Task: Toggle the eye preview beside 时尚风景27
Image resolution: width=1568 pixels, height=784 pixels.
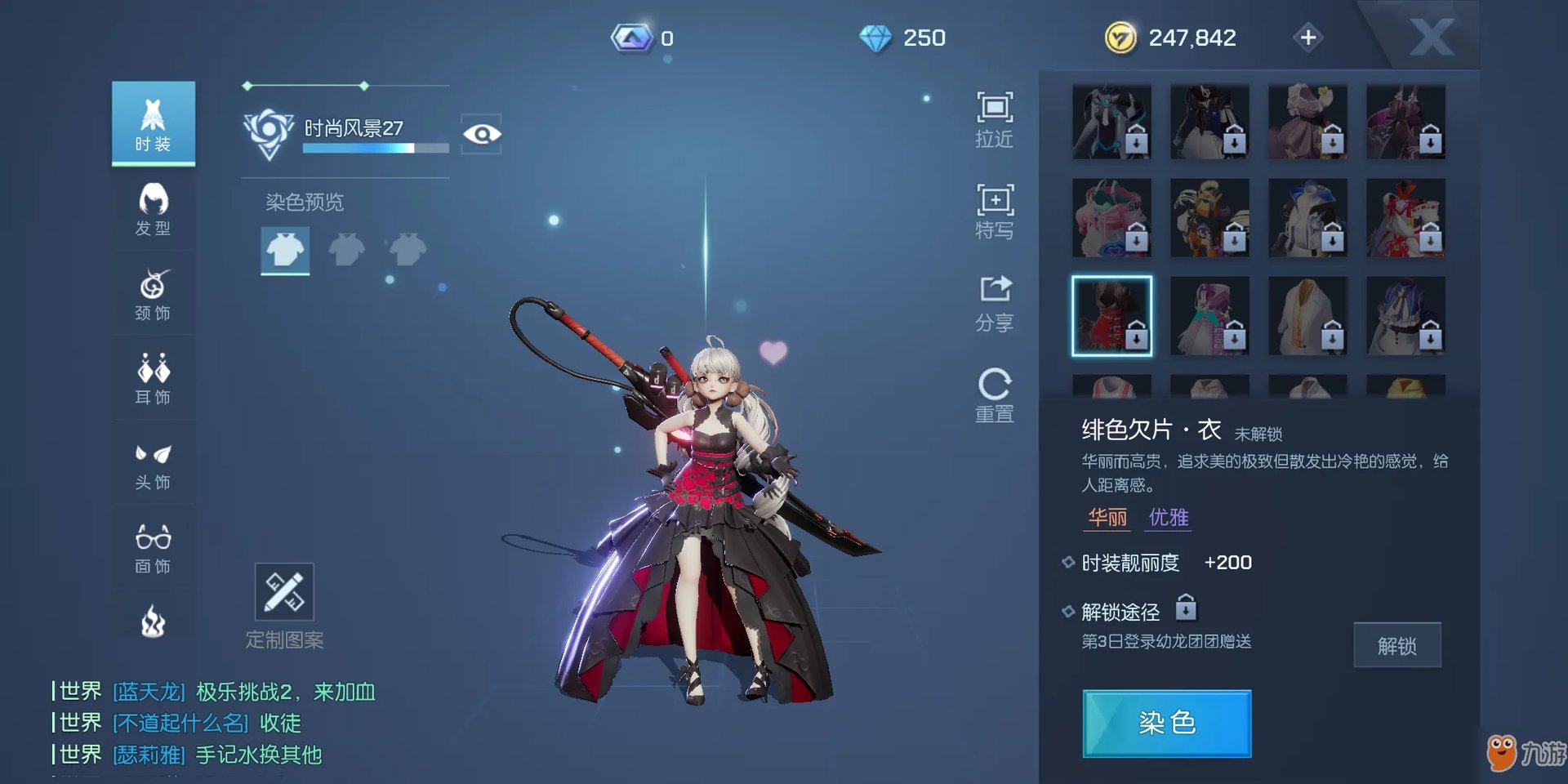Action: pyautogui.click(x=483, y=134)
